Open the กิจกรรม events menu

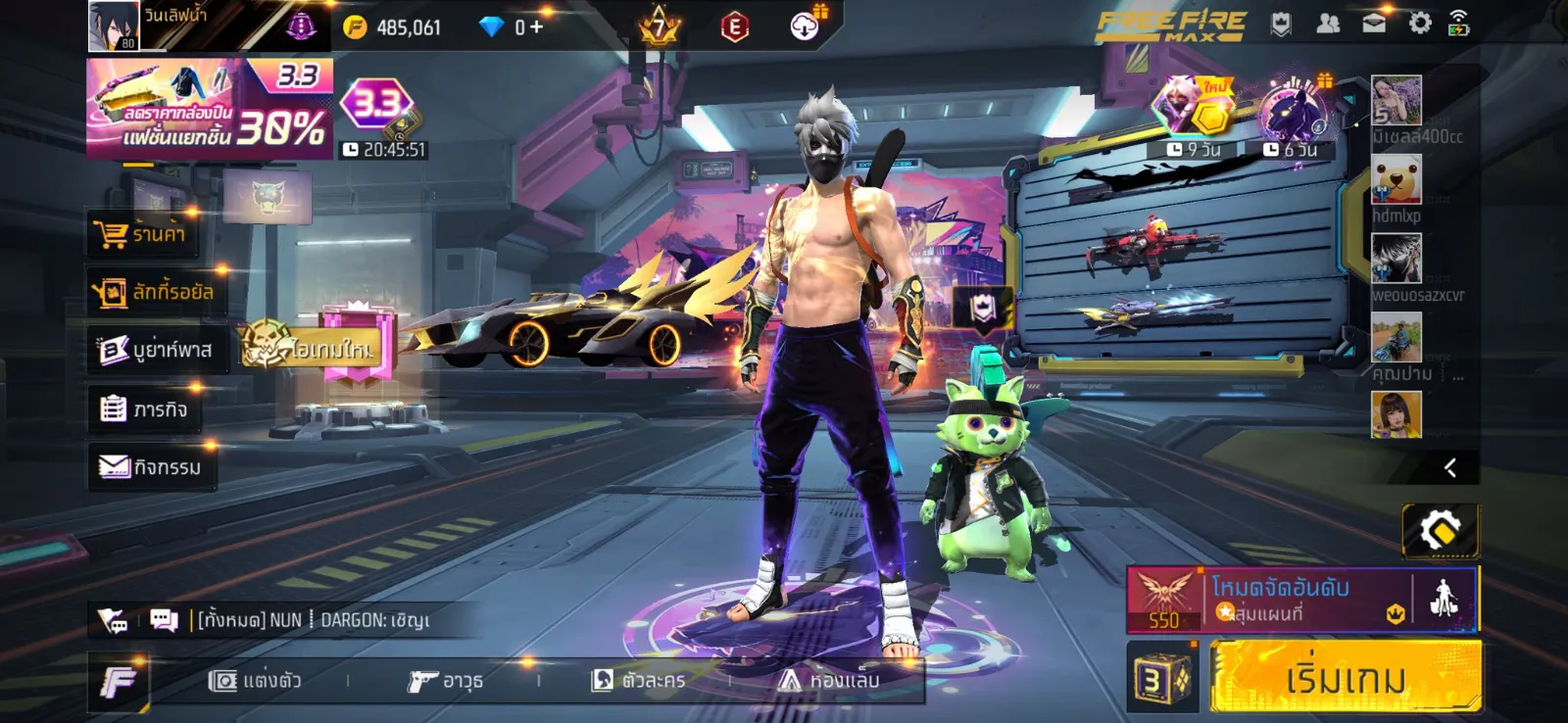tap(151, 466)
